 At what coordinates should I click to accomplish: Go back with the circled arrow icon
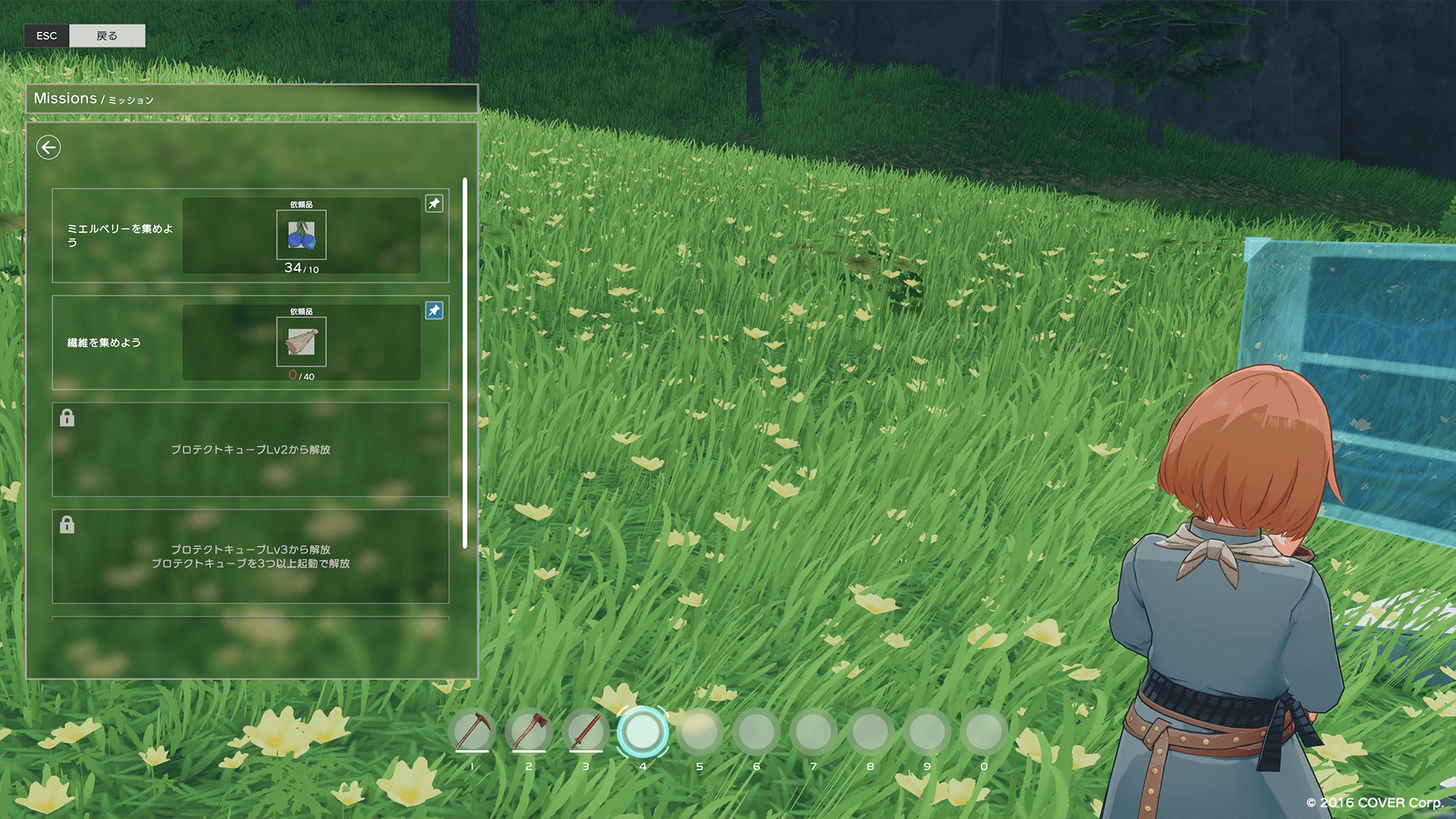point(49,147)
